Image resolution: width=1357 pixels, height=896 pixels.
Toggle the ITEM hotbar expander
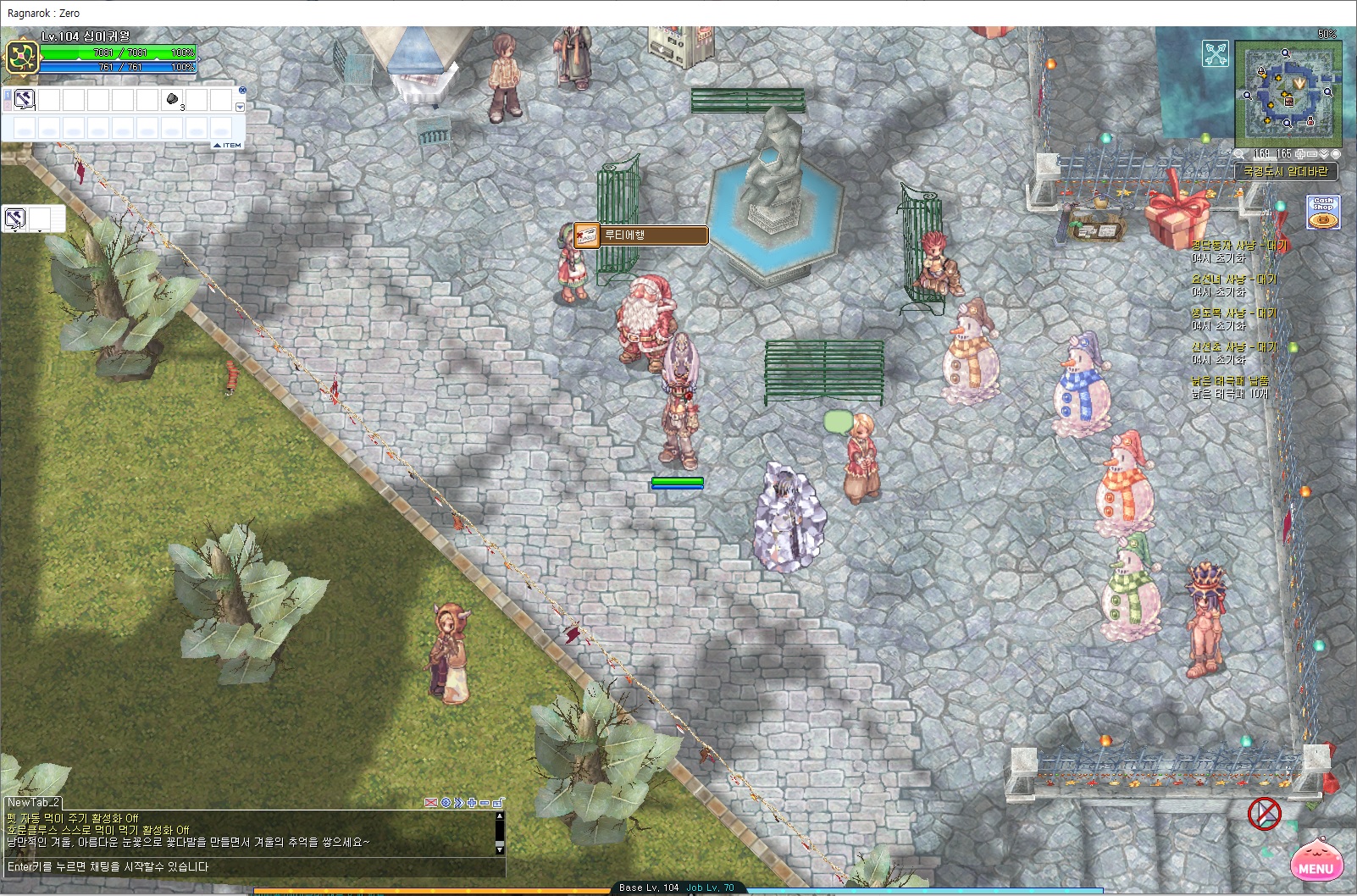coord(227,146)
